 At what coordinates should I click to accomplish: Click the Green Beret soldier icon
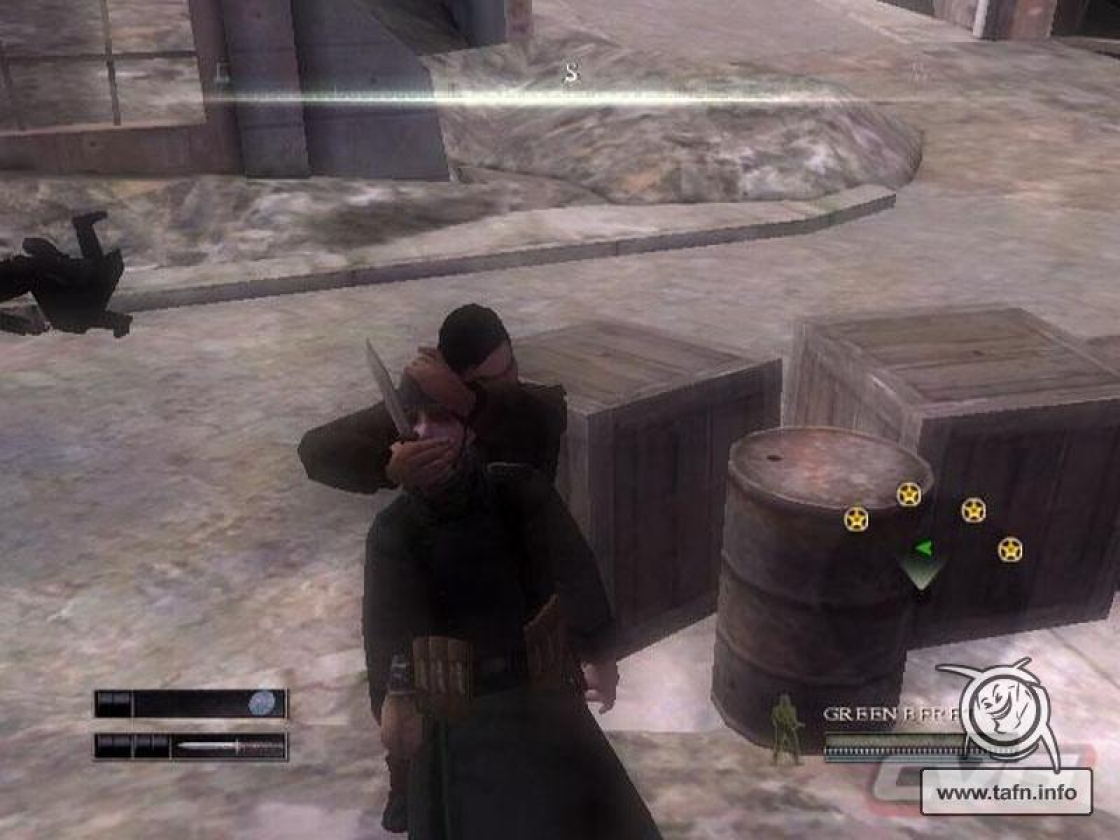pos(787,730)
